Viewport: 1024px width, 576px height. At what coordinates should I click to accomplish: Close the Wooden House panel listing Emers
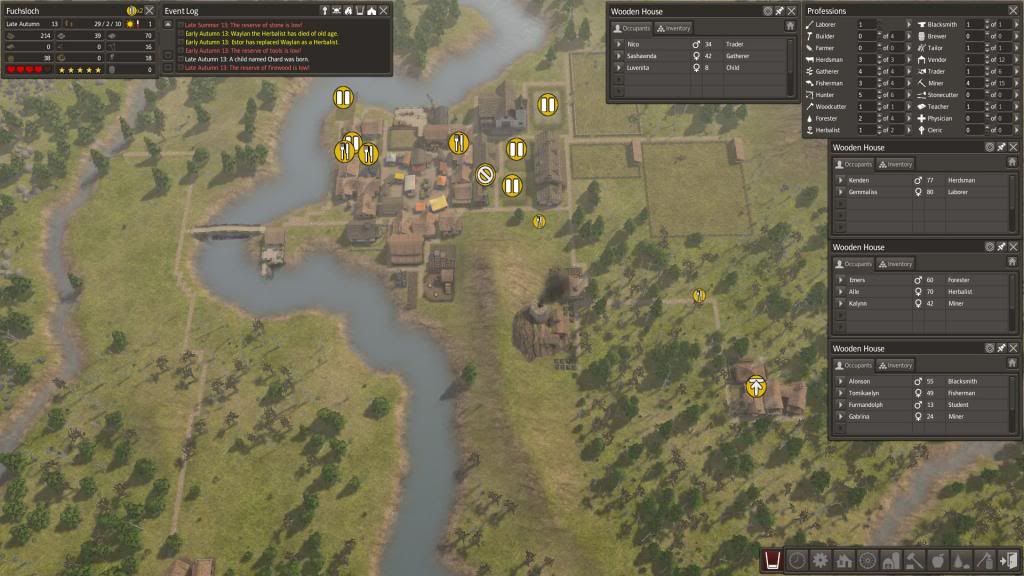click(1014, 246)
